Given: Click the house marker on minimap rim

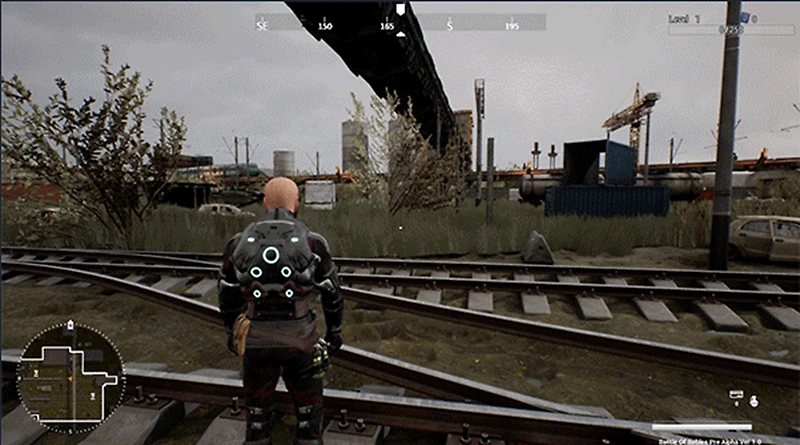Looking at the screenshot, I should (72, 325).
